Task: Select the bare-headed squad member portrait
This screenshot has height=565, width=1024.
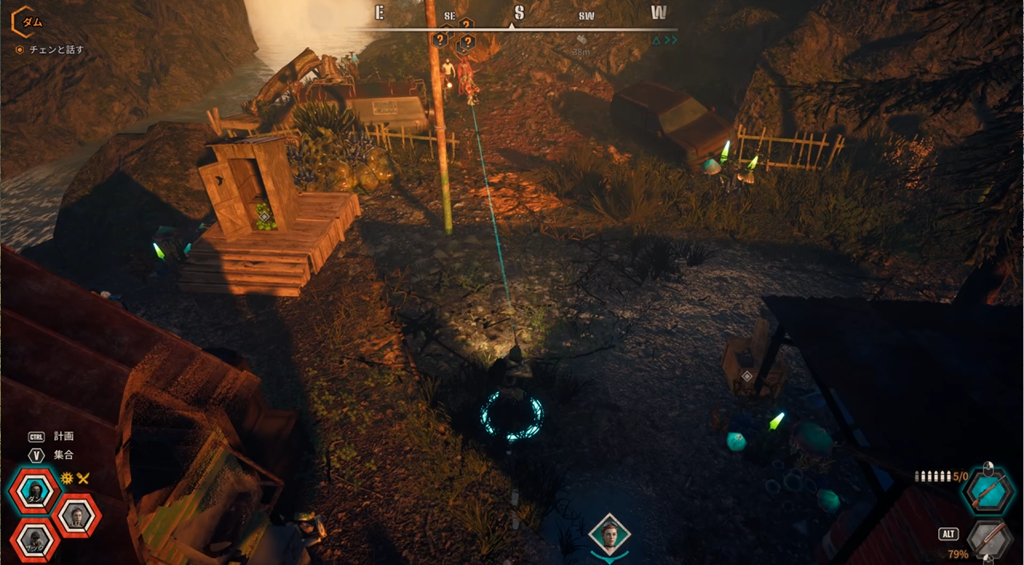Action: 75,515
